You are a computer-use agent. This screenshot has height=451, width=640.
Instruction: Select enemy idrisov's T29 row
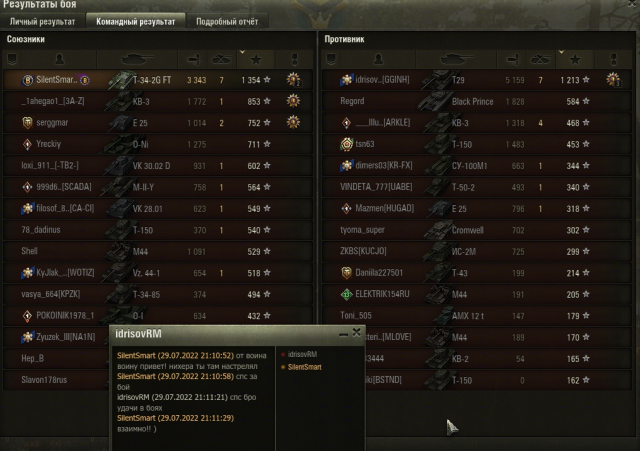click(470, 79)
